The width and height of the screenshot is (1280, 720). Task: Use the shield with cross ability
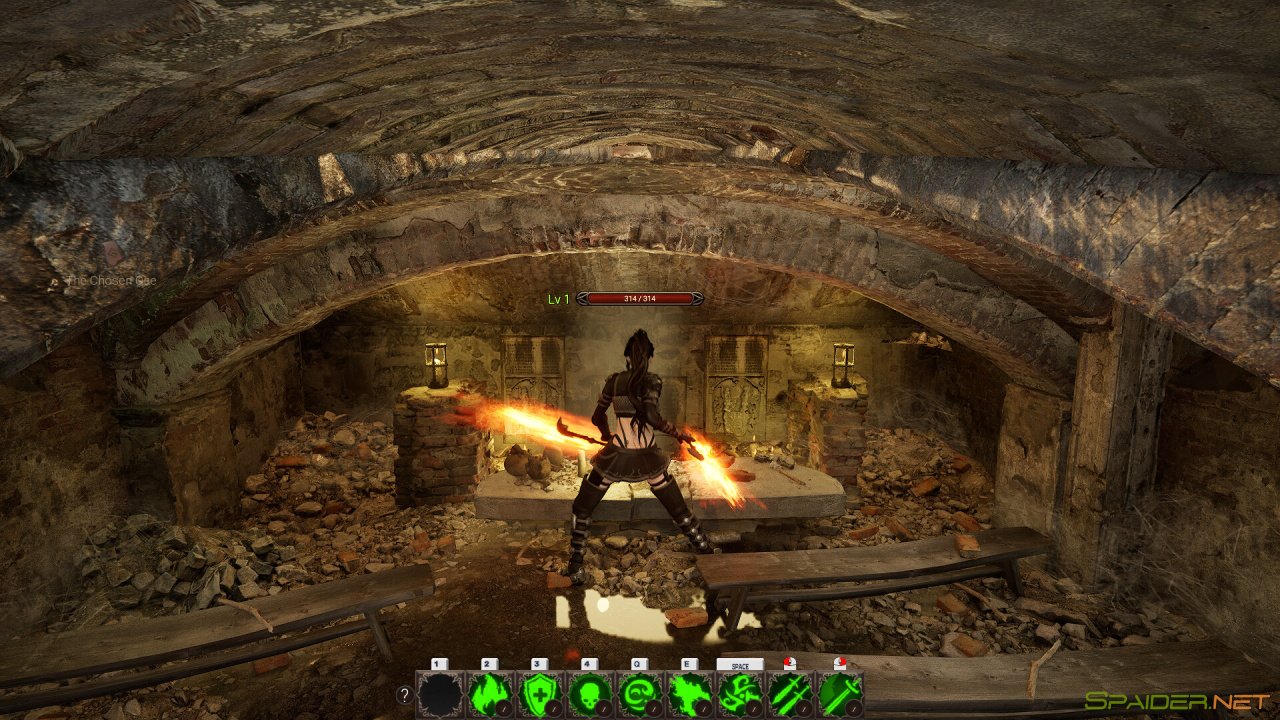tap(540, 694)
